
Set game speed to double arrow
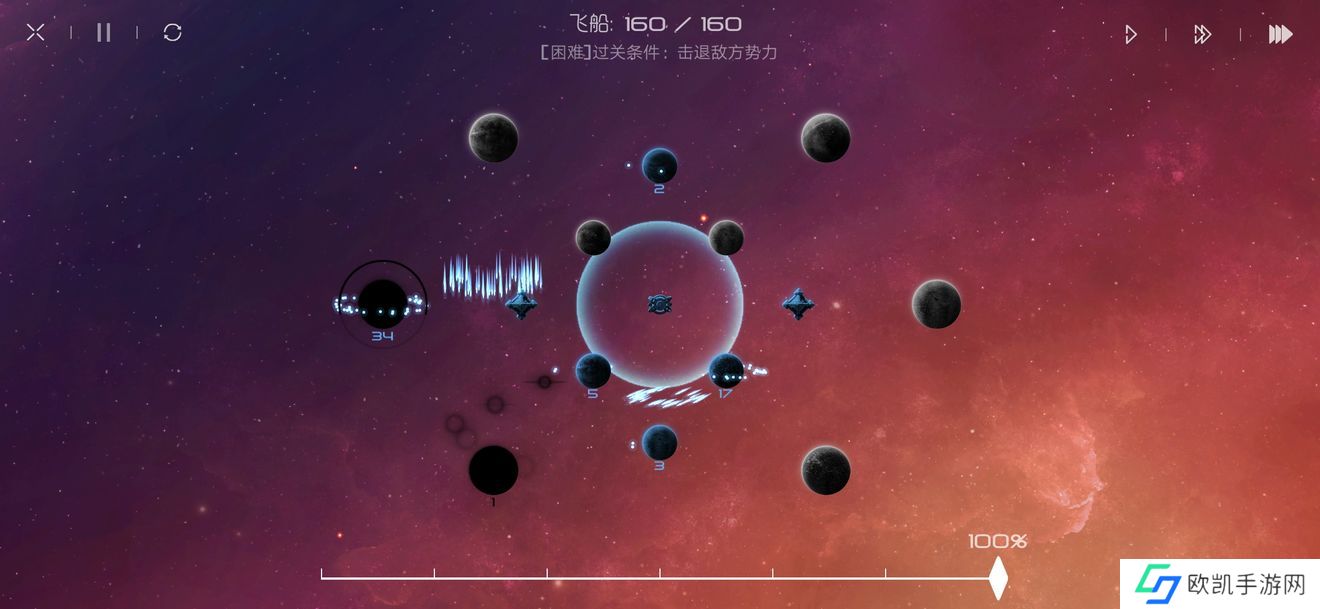coord(1202,35)
